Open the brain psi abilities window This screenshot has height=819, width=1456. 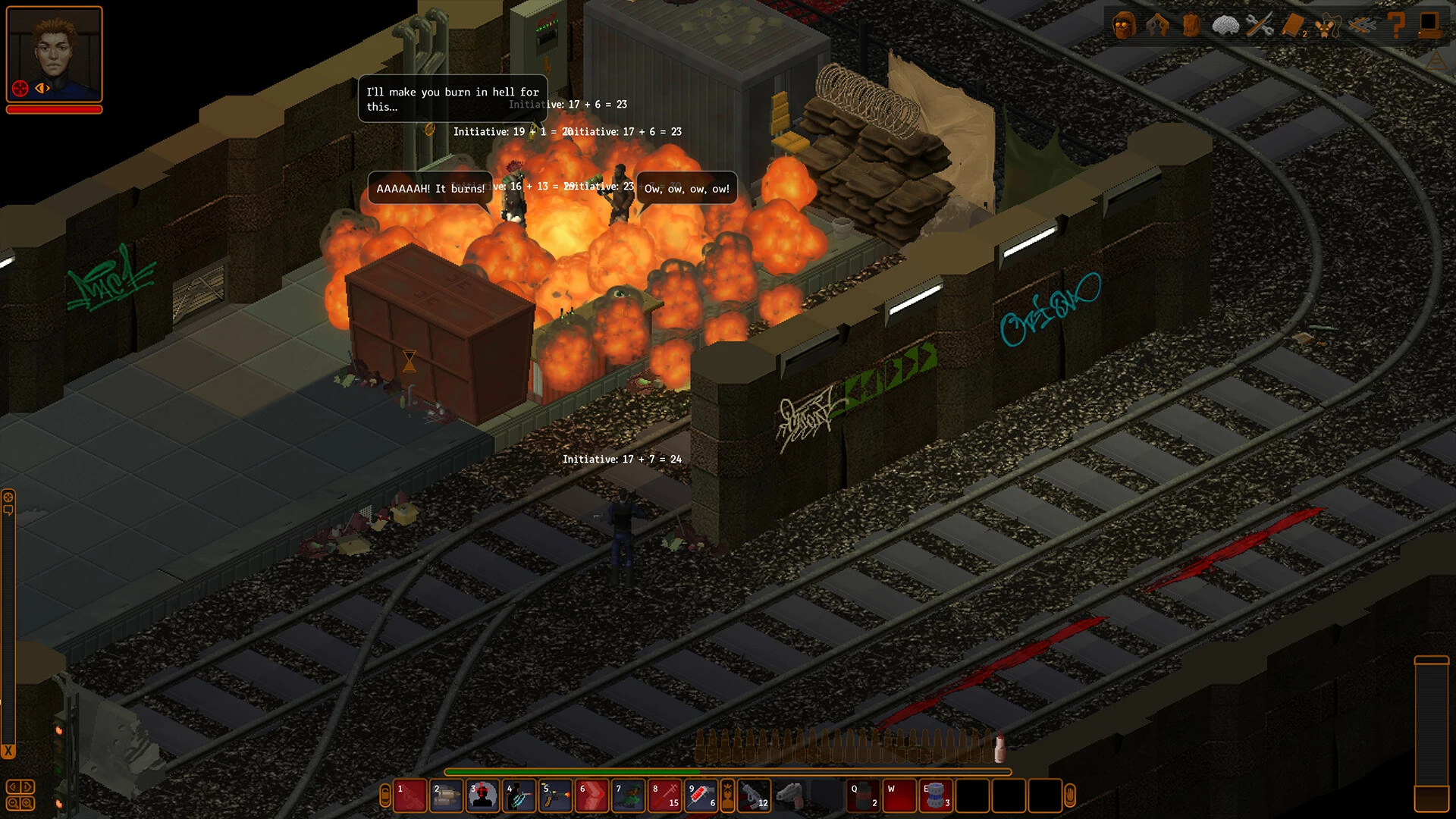coord(1225,26)
